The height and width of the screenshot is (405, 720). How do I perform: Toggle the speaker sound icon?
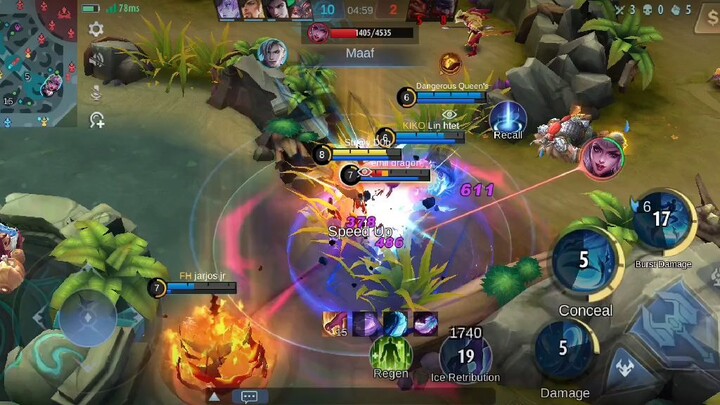(x=96, y=60)
